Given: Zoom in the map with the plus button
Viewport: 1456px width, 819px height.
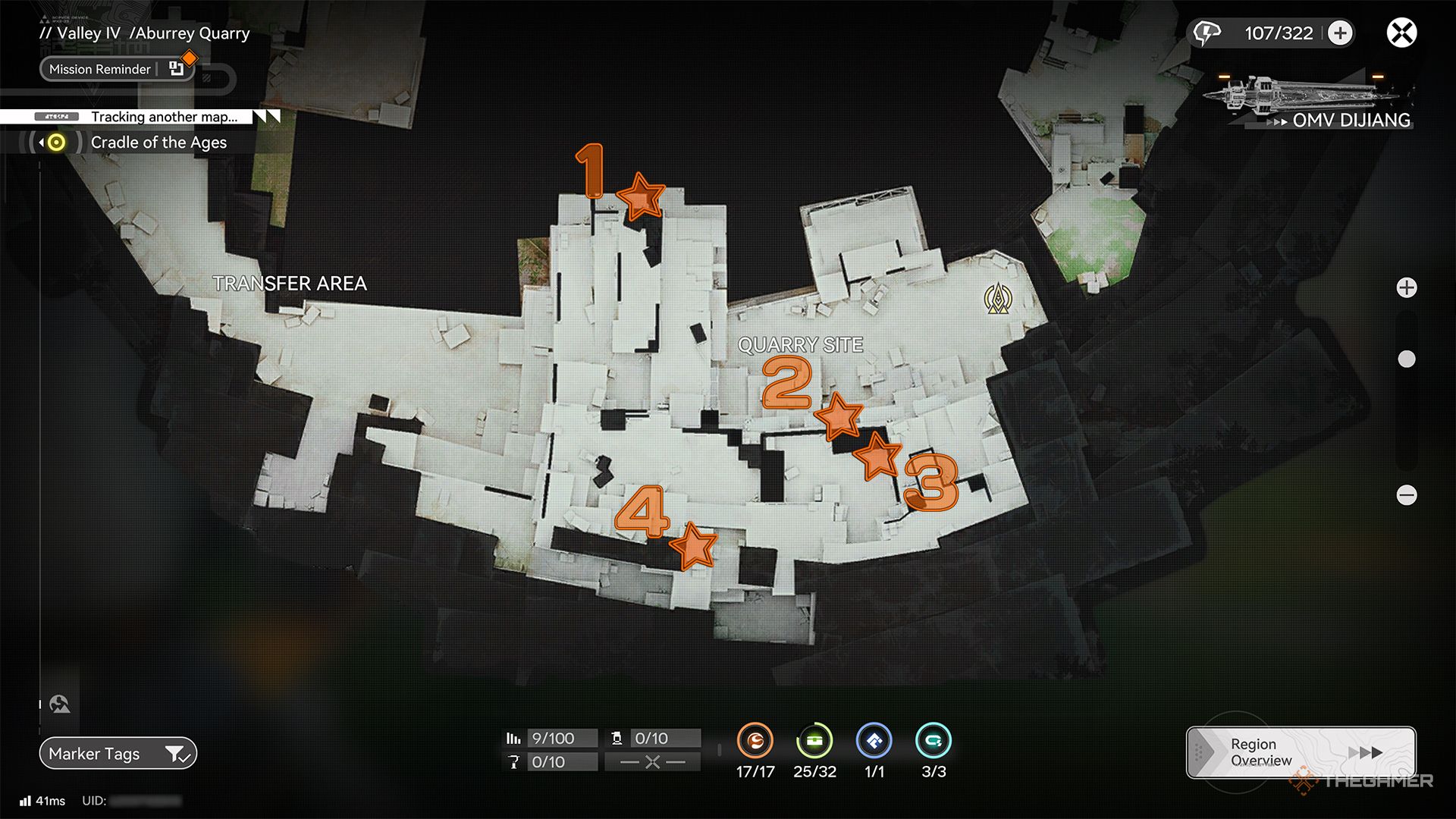Looking at the screenshot, I should pyautogui.click(x=1407, y=288).
